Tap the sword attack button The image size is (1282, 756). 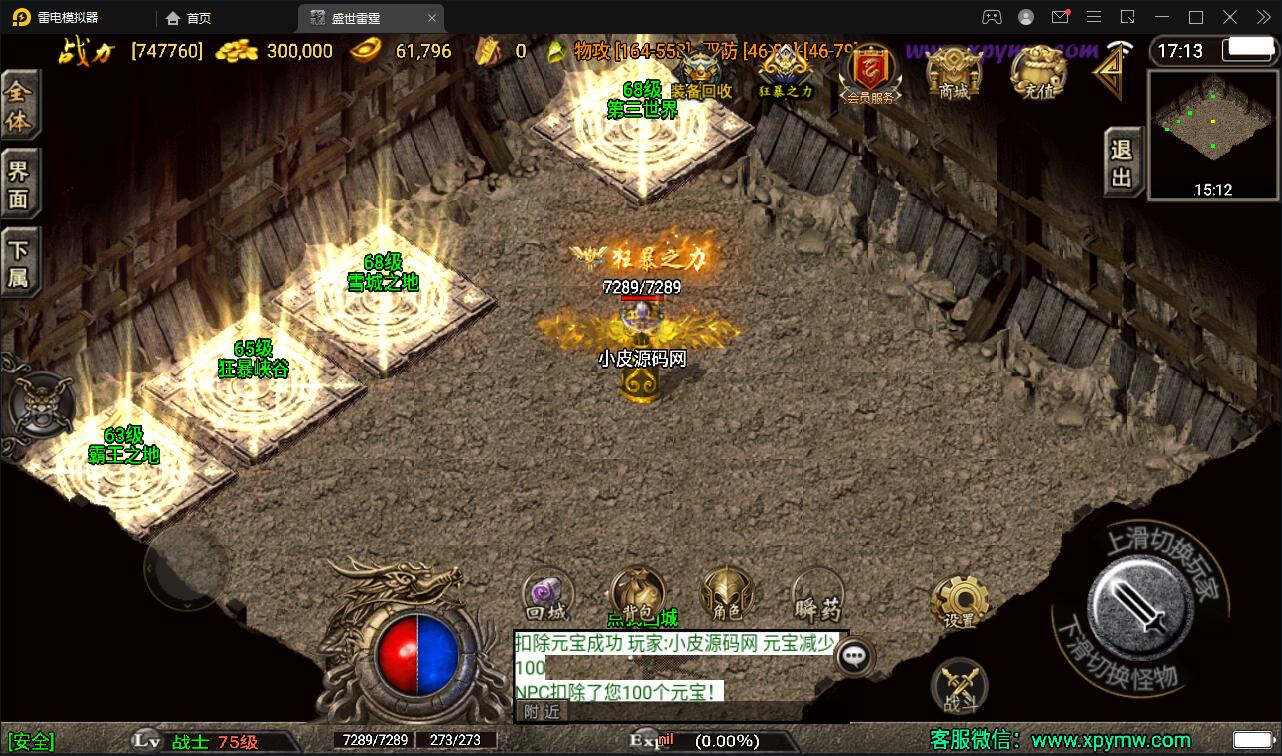1138,601
